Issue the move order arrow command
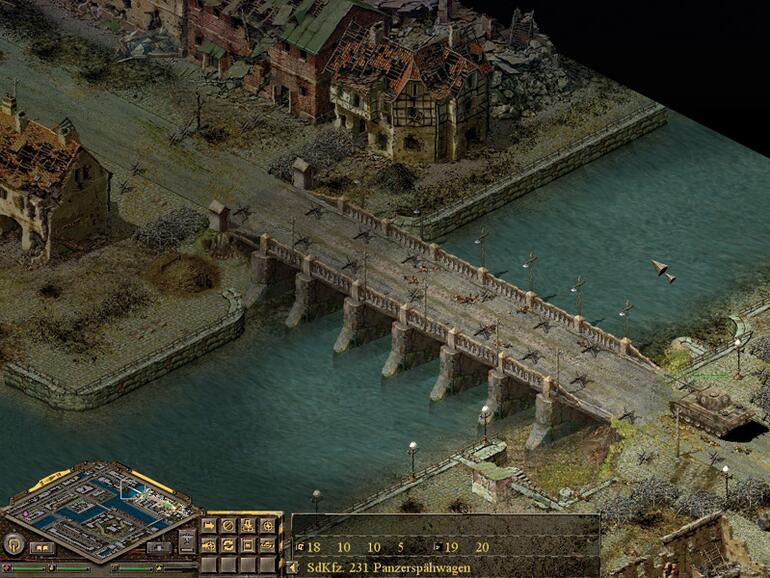The image size is (770, 578). coord(209,525)
